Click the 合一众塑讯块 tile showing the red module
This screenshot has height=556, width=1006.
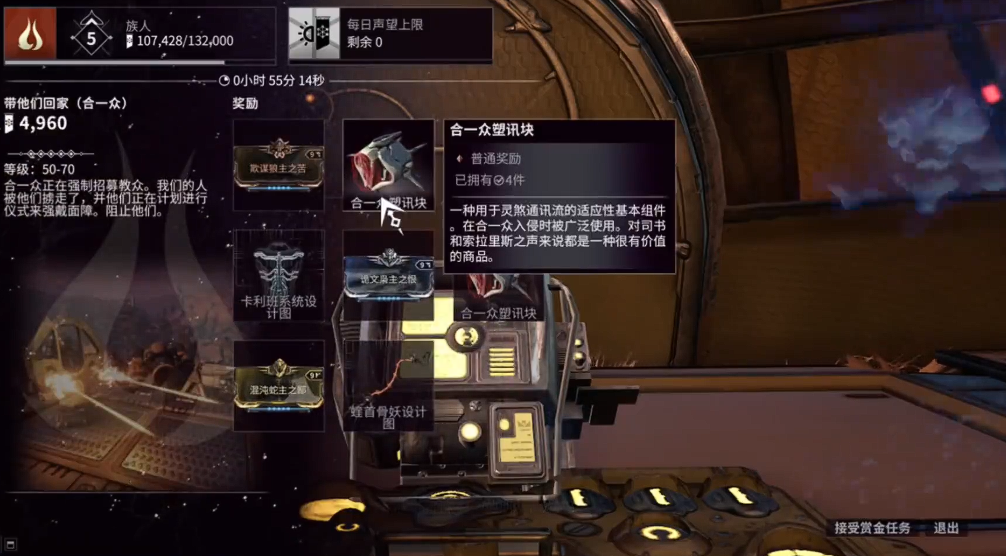click(388, 165)
